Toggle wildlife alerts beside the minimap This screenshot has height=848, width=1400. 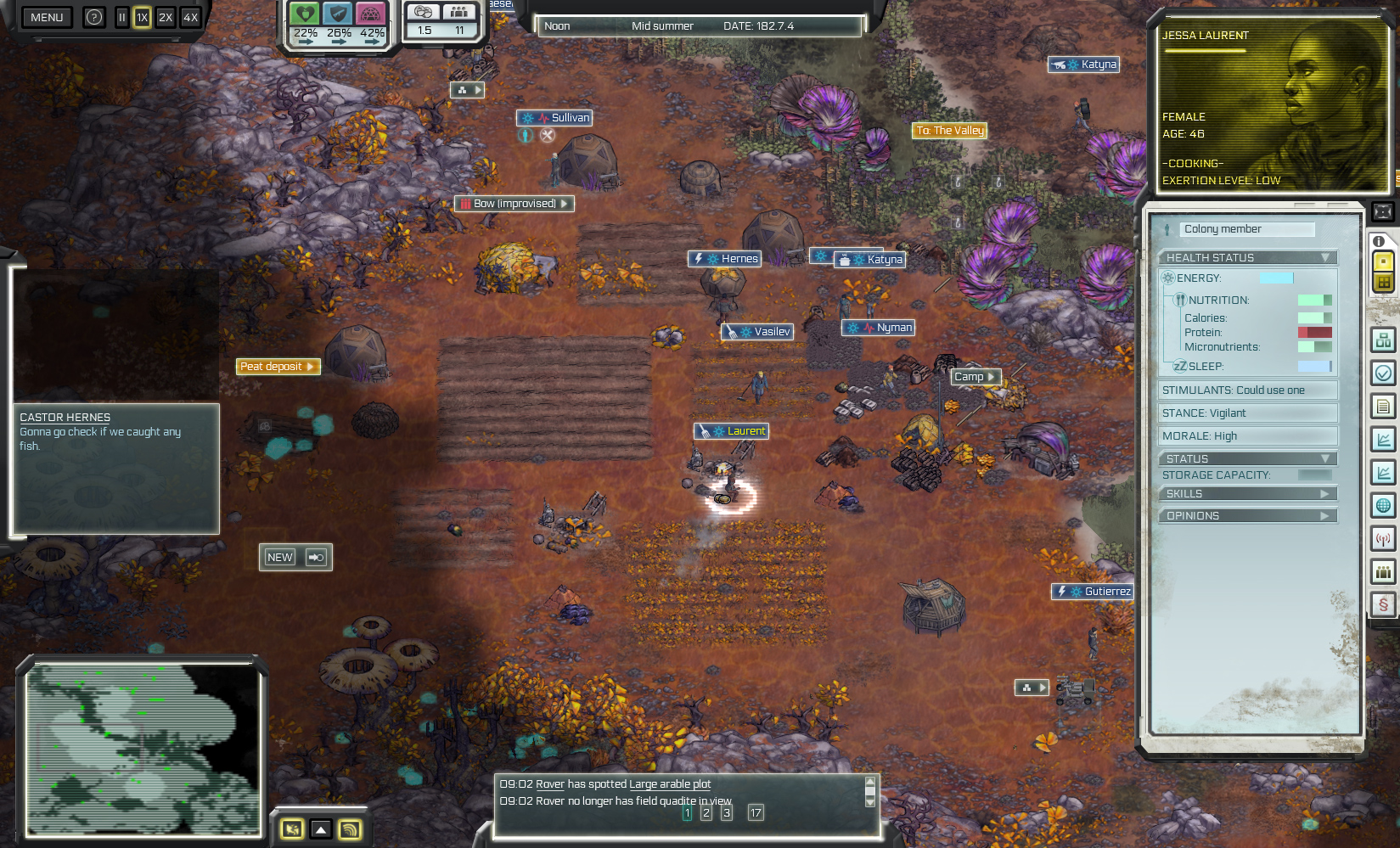(293, 829)
